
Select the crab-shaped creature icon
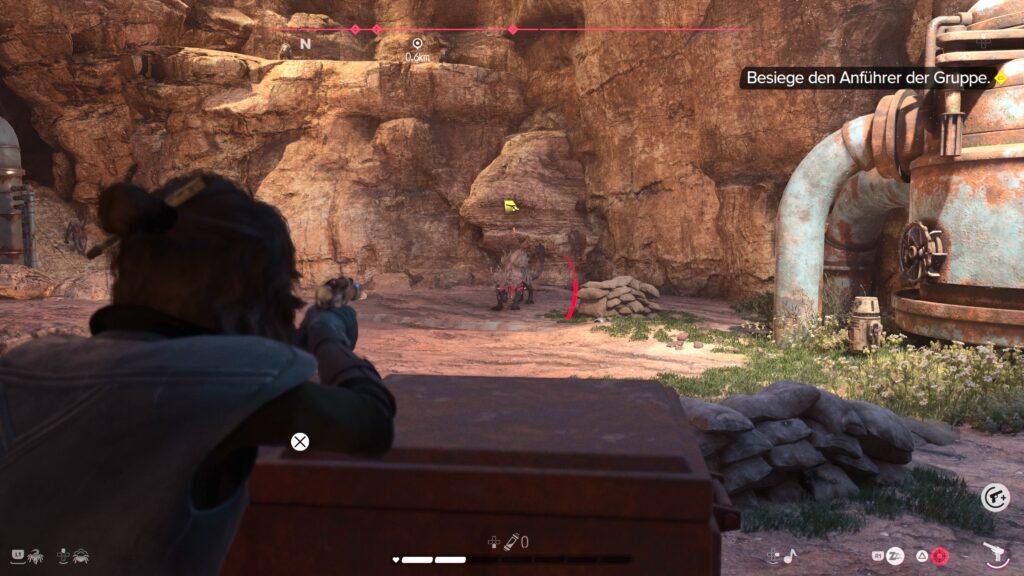coord(80,554)
